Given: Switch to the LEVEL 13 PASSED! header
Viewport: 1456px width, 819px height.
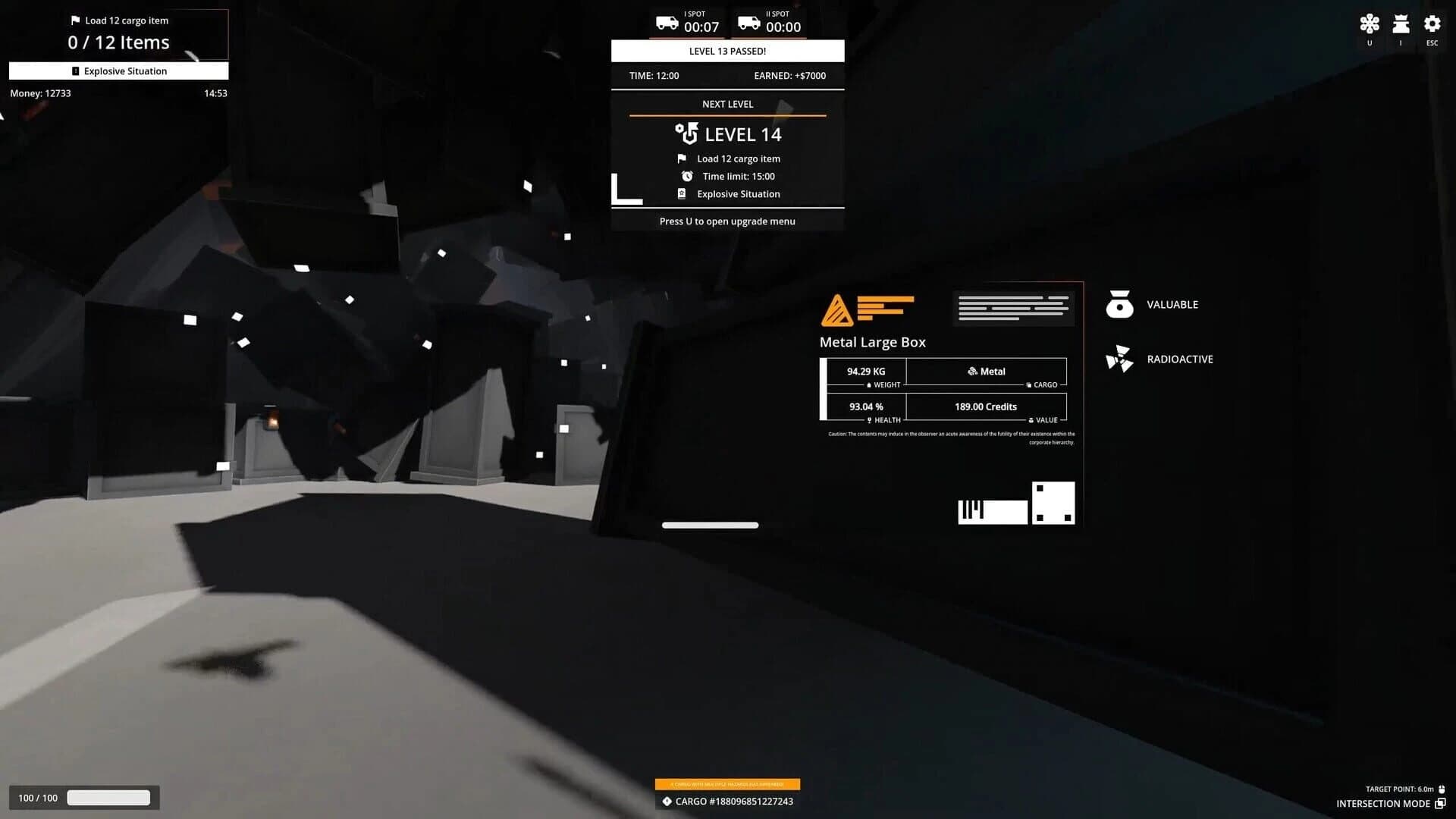Looking at the screenshot, I should pyautogui.click(x=727, y=51).
